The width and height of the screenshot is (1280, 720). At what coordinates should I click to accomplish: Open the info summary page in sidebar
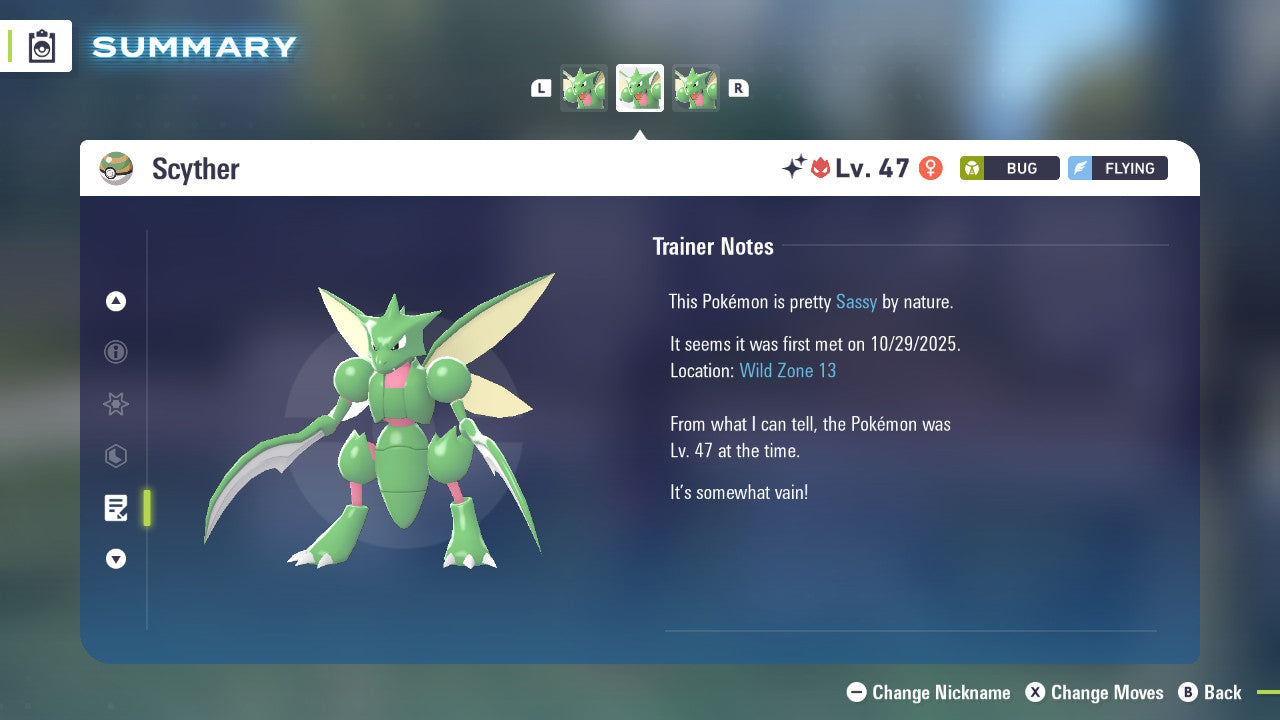(x=116, y=352)
